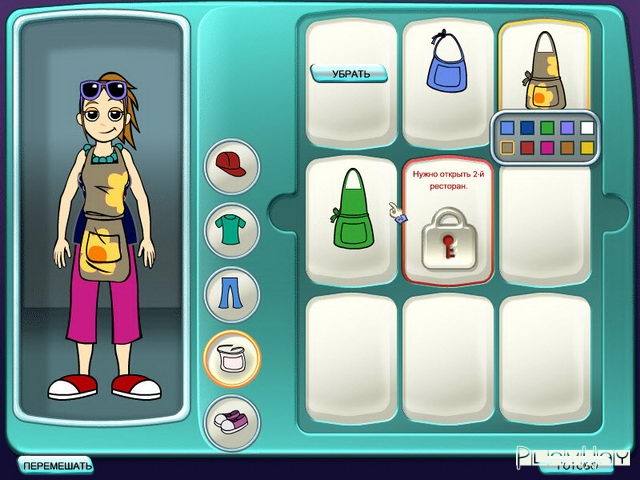The image size is (640, 480).
Task: Pick the white color swatch
Action: click(x=587, y=128)
